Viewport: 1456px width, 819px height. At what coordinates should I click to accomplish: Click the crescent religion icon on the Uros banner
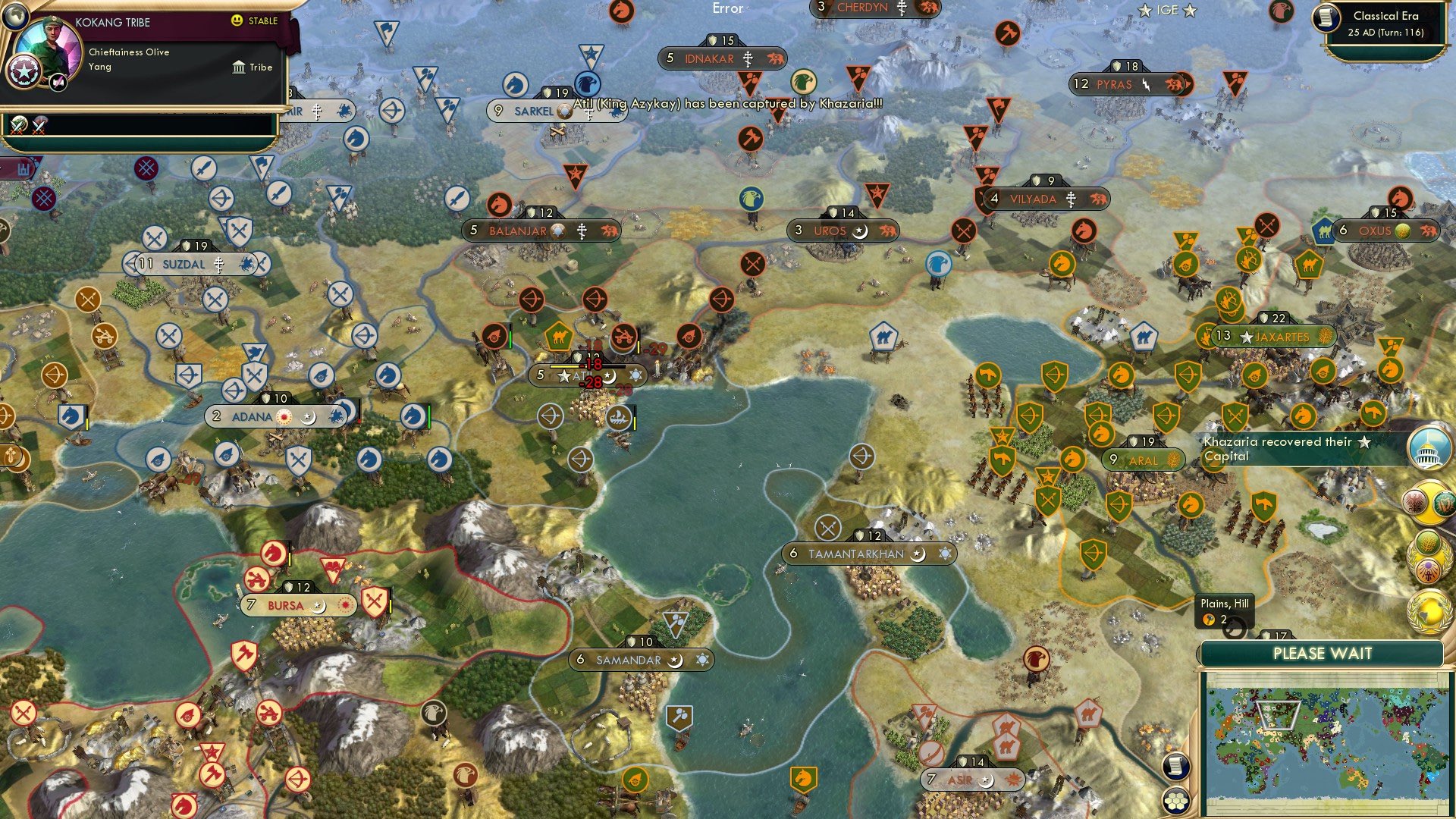(859, 231)
